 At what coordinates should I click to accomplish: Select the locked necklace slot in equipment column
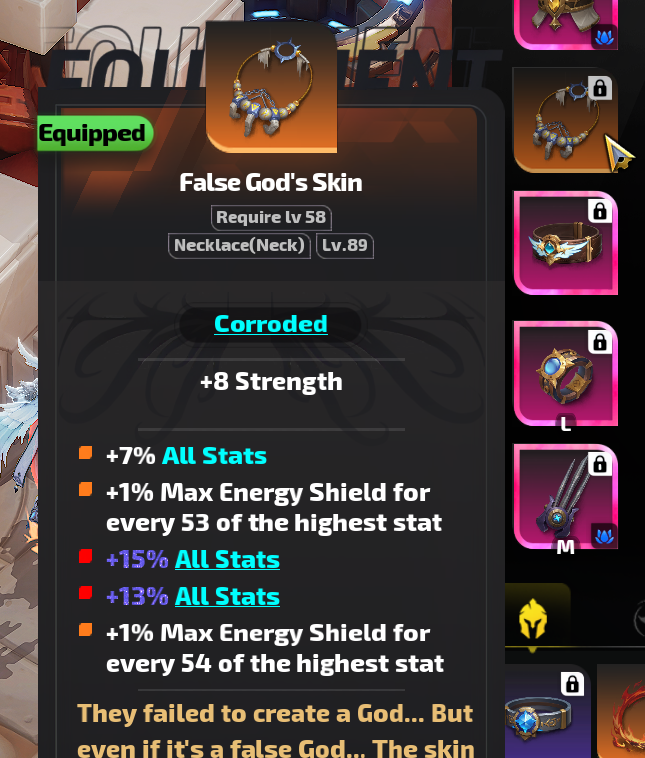click(x=565, y=120)
